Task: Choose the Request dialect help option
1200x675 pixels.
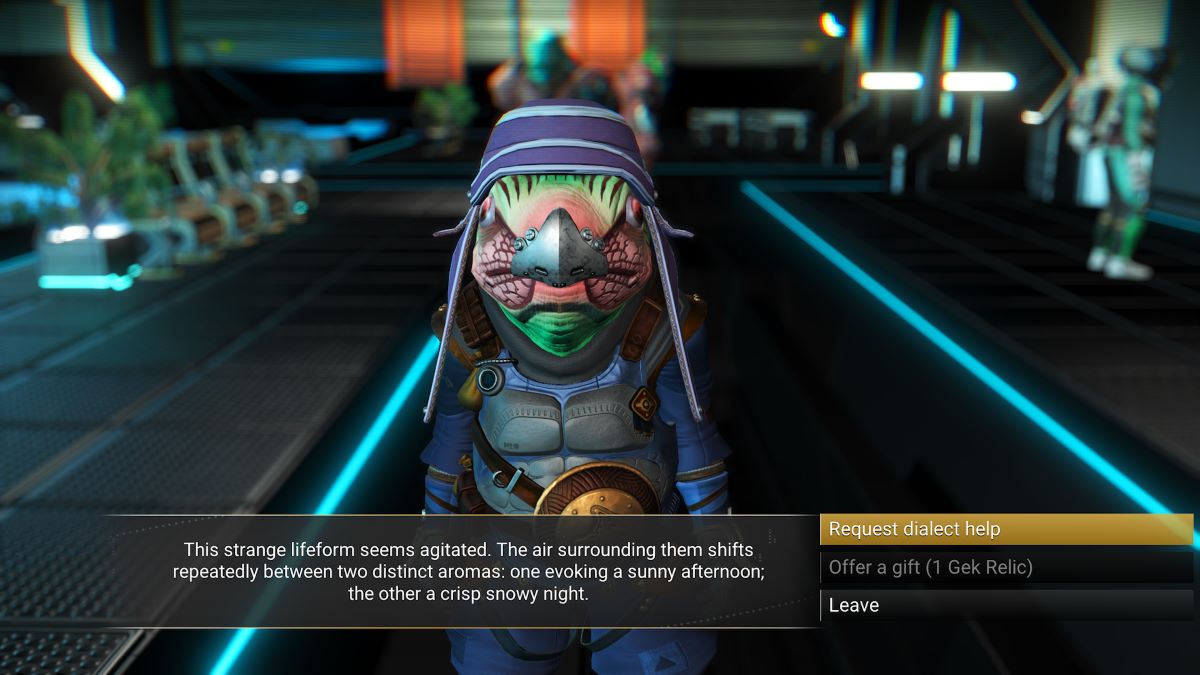Action: [1005, 530]
